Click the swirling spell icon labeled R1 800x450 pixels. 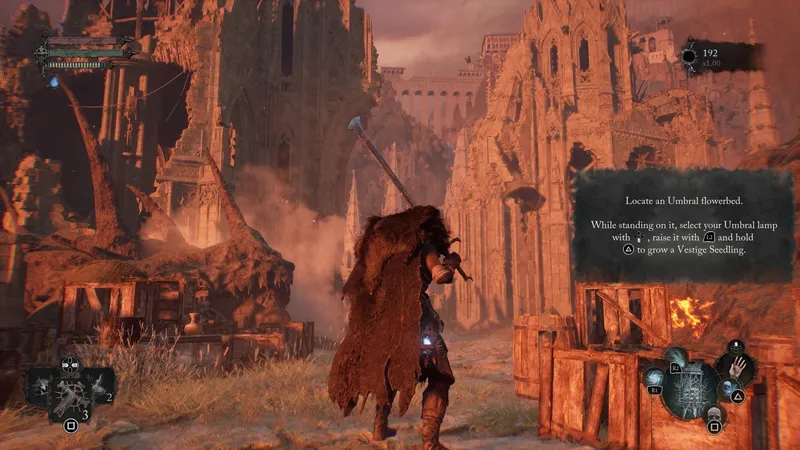click(x=656, y=378)
